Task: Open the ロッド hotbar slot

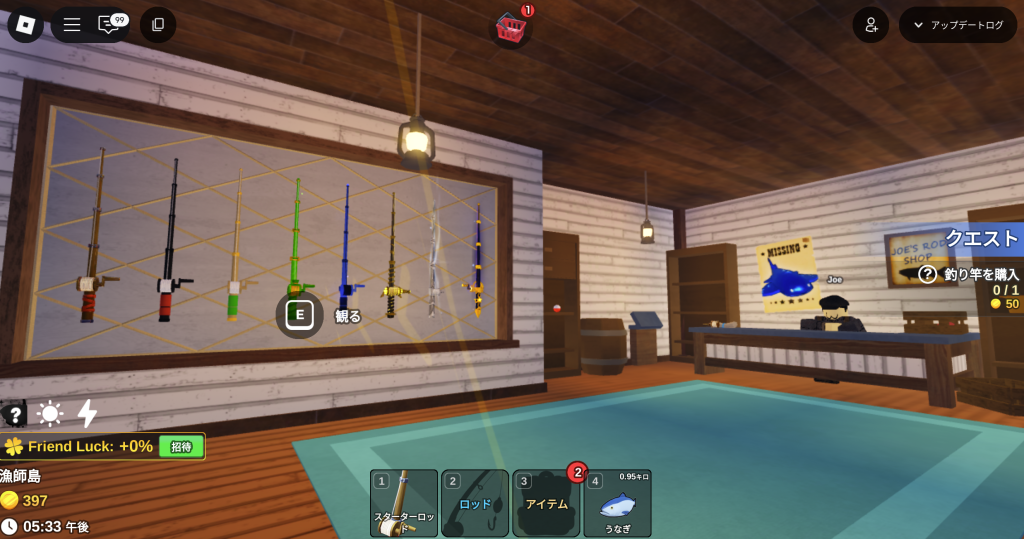Action: (475, 503)
